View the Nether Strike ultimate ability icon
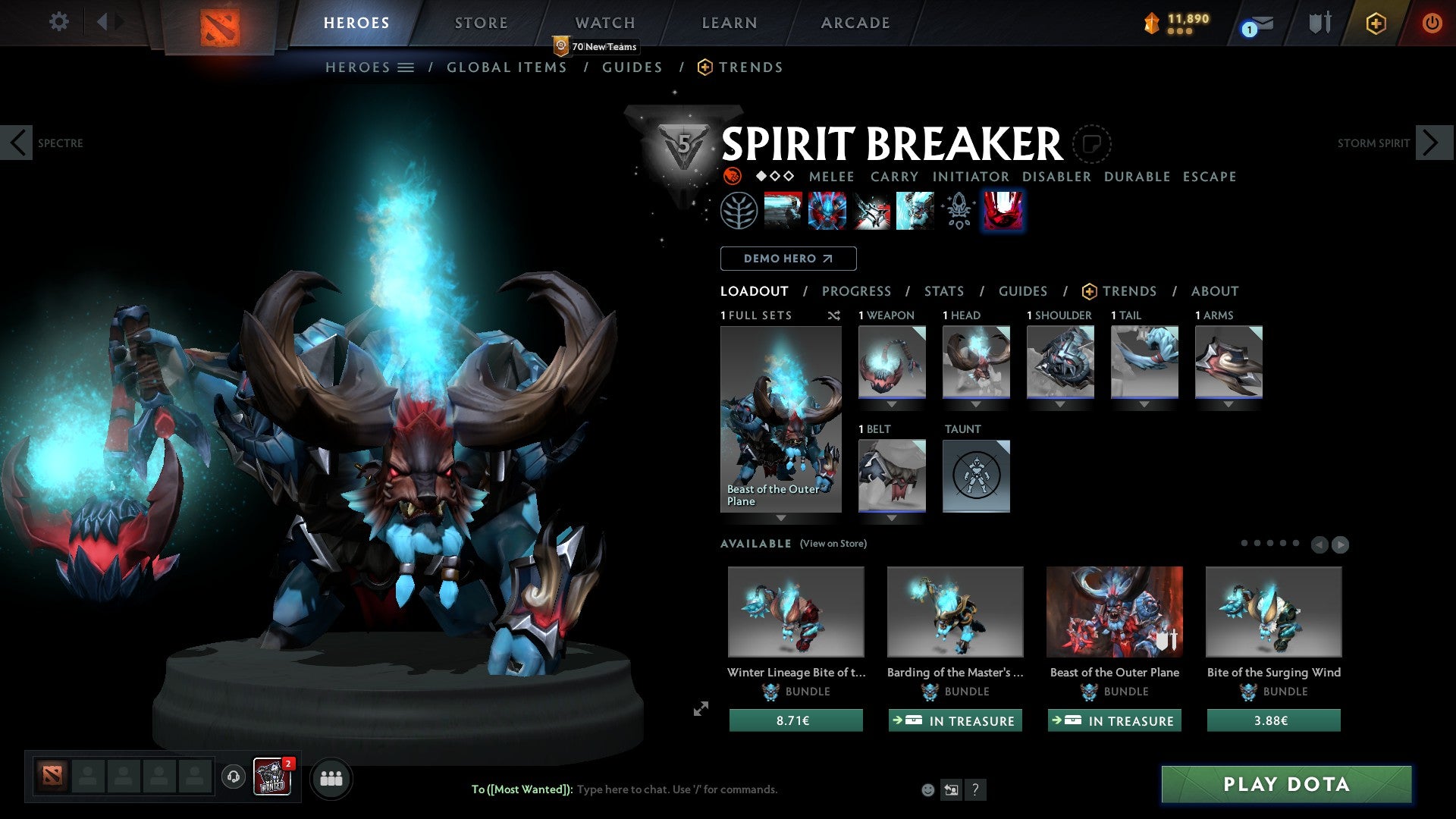 coord(916,210)
